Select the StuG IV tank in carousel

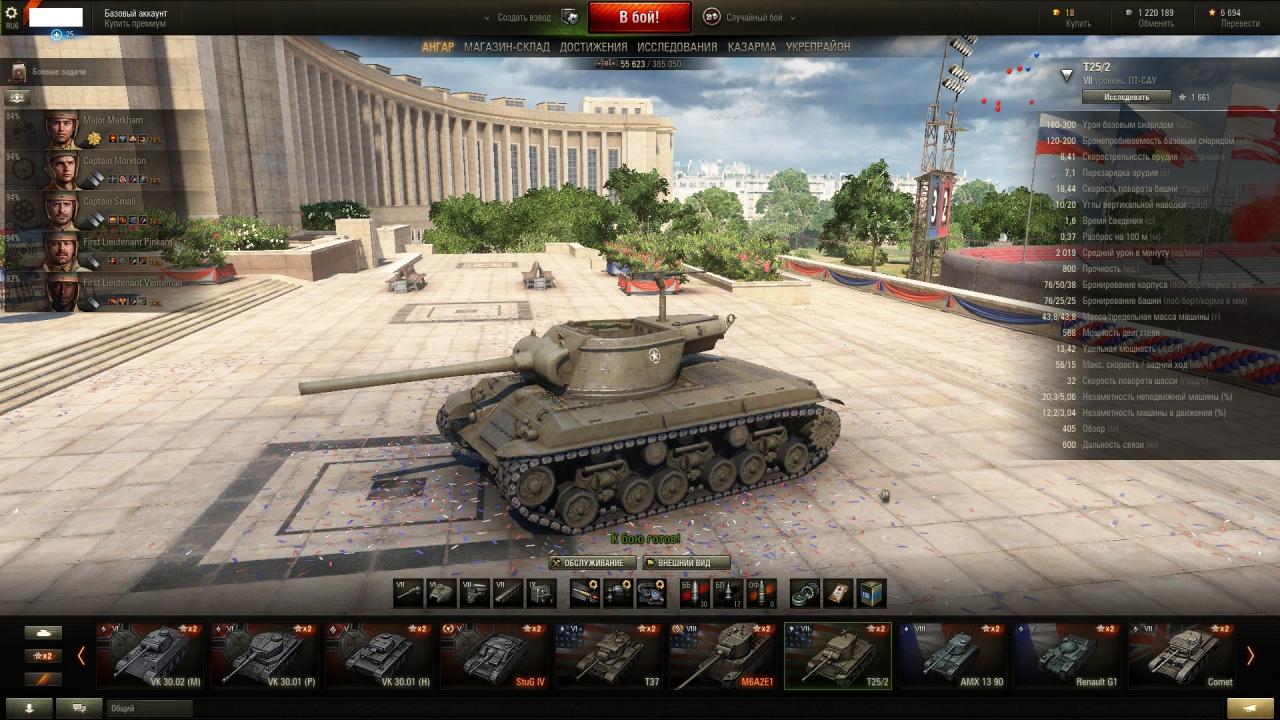pos(493,656)
